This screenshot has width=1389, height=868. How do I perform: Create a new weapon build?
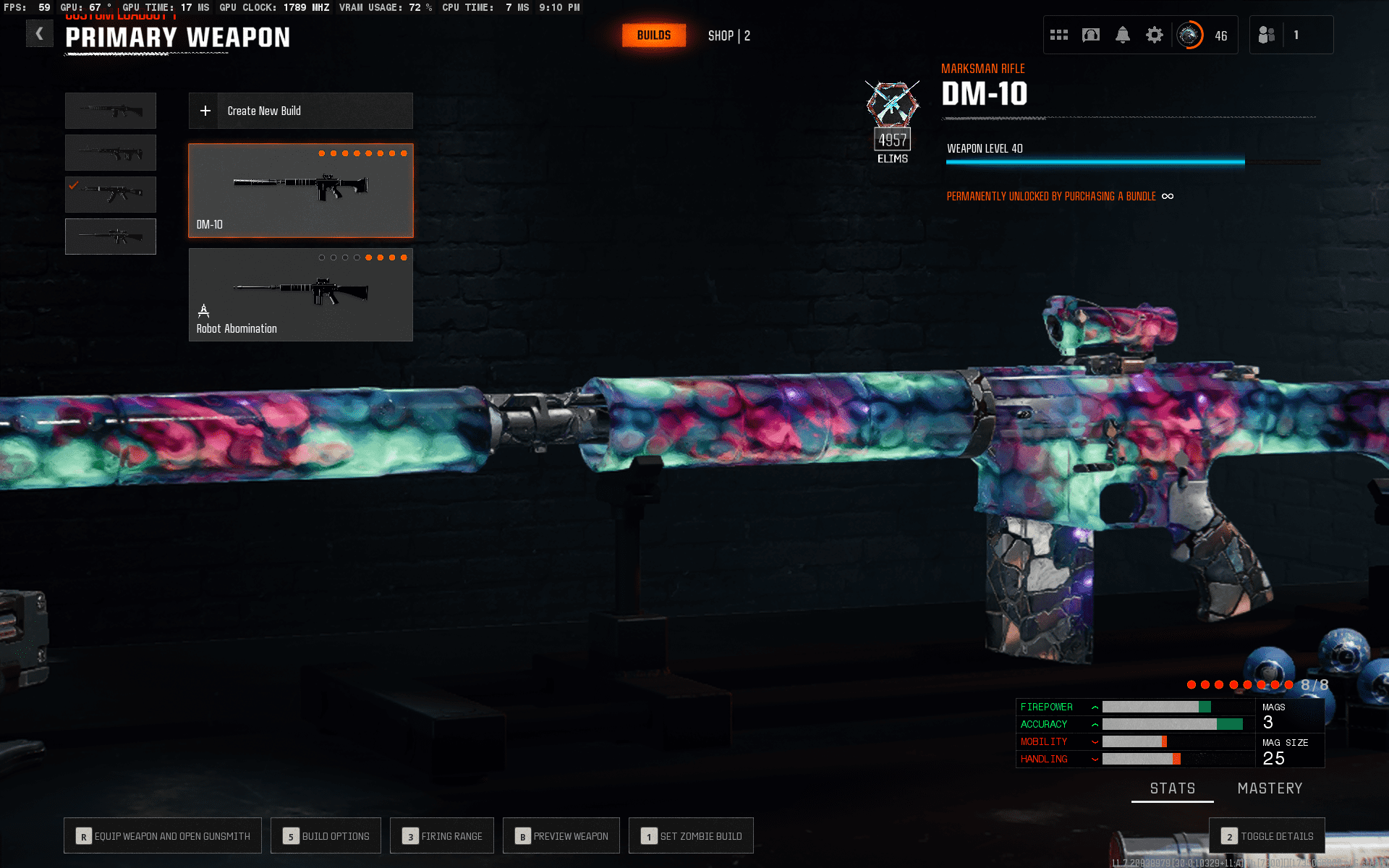[300, 111]
